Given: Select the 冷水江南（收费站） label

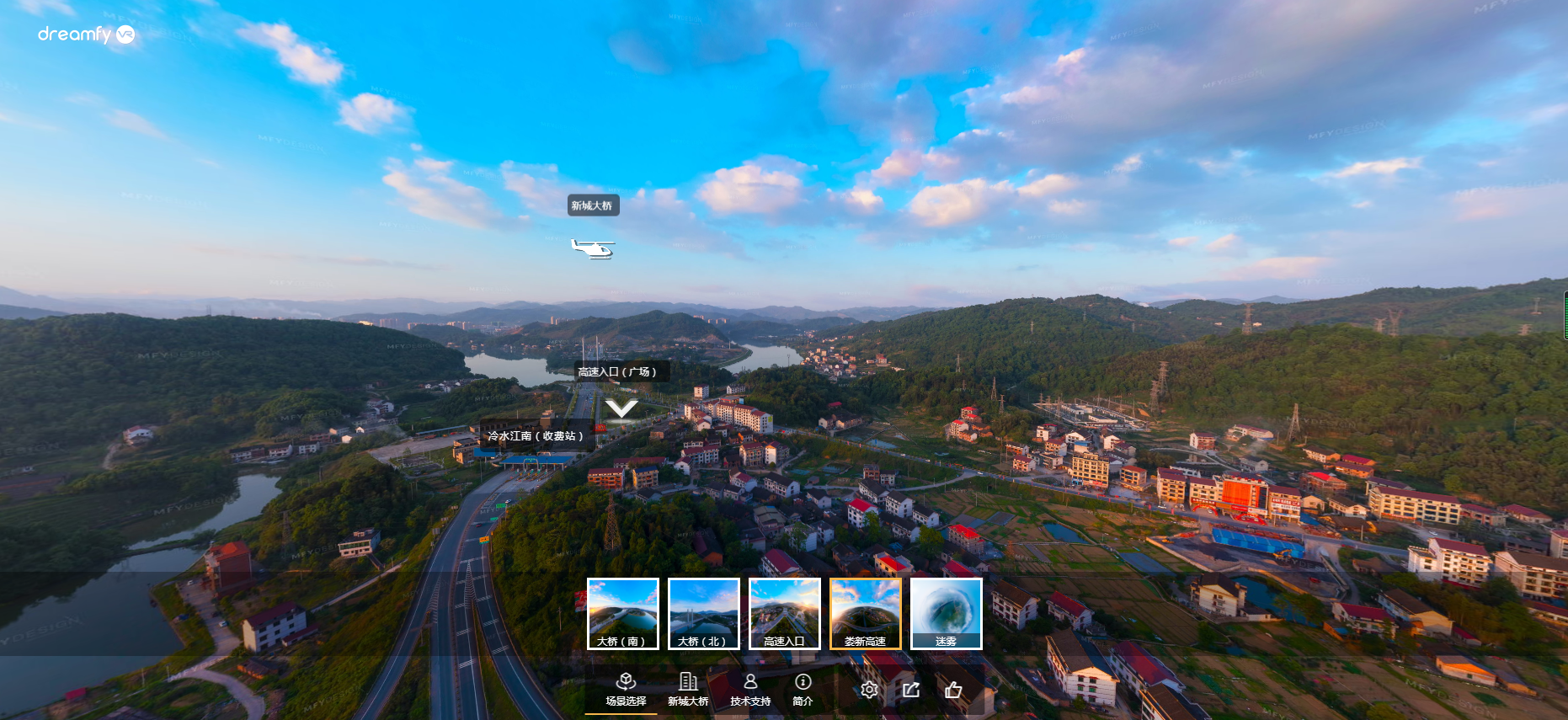Looking at the screenshot, I should 536,436.
